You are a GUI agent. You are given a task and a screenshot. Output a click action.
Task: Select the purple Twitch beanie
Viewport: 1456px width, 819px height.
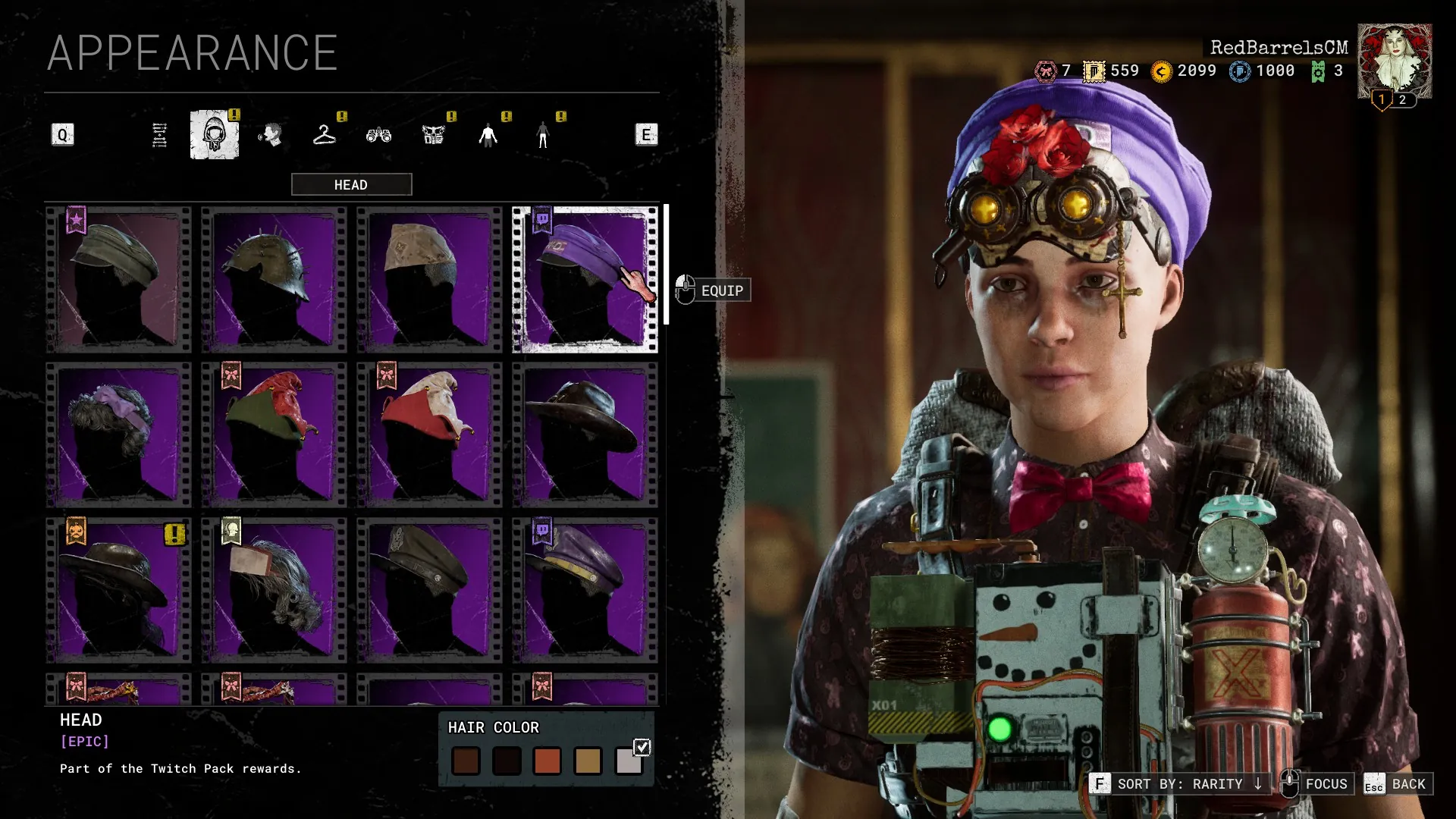click(585, 279)
